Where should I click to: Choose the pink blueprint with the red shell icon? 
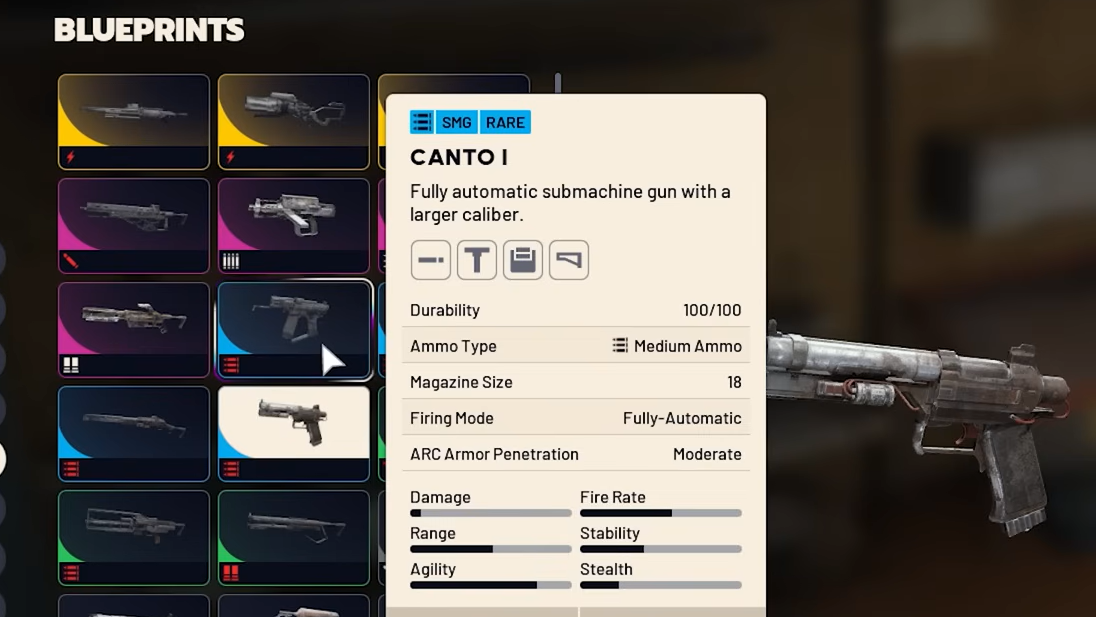(133, 225)
